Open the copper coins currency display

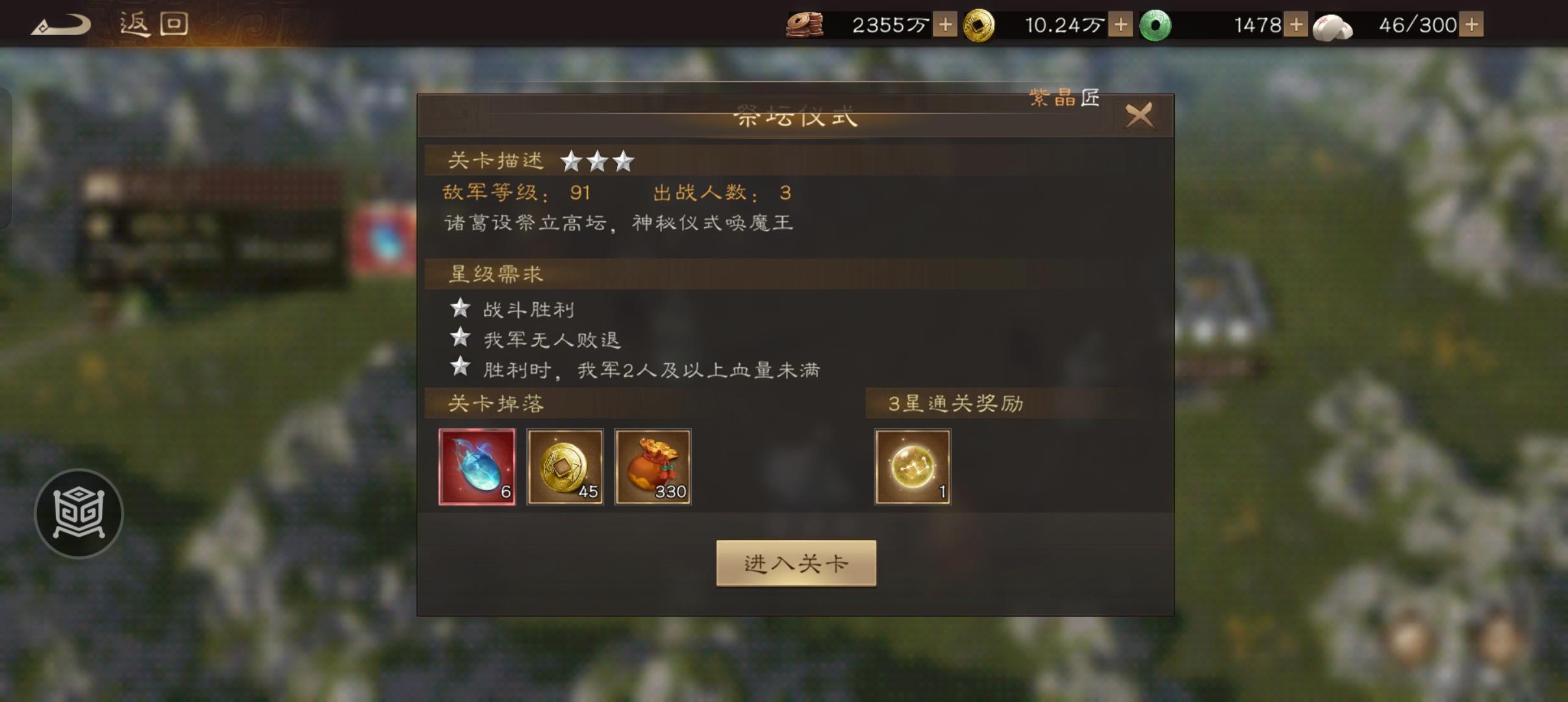[807, 24]
